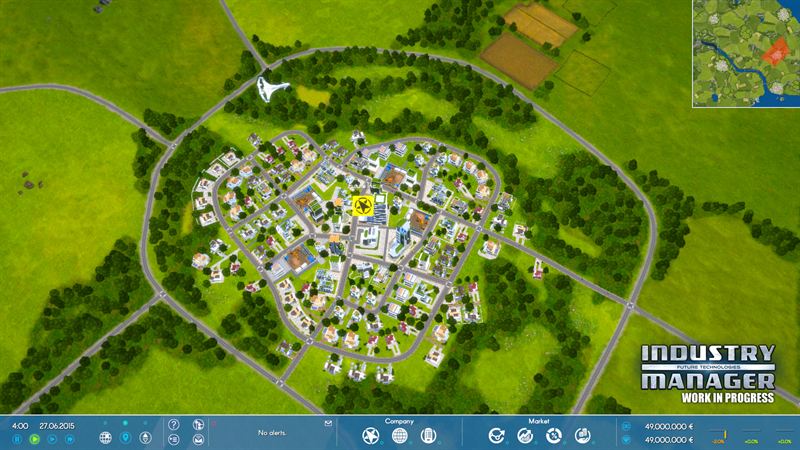Open the question mark help button
Viewport: 800px width, 450px height.
click(x=174, y=424)
